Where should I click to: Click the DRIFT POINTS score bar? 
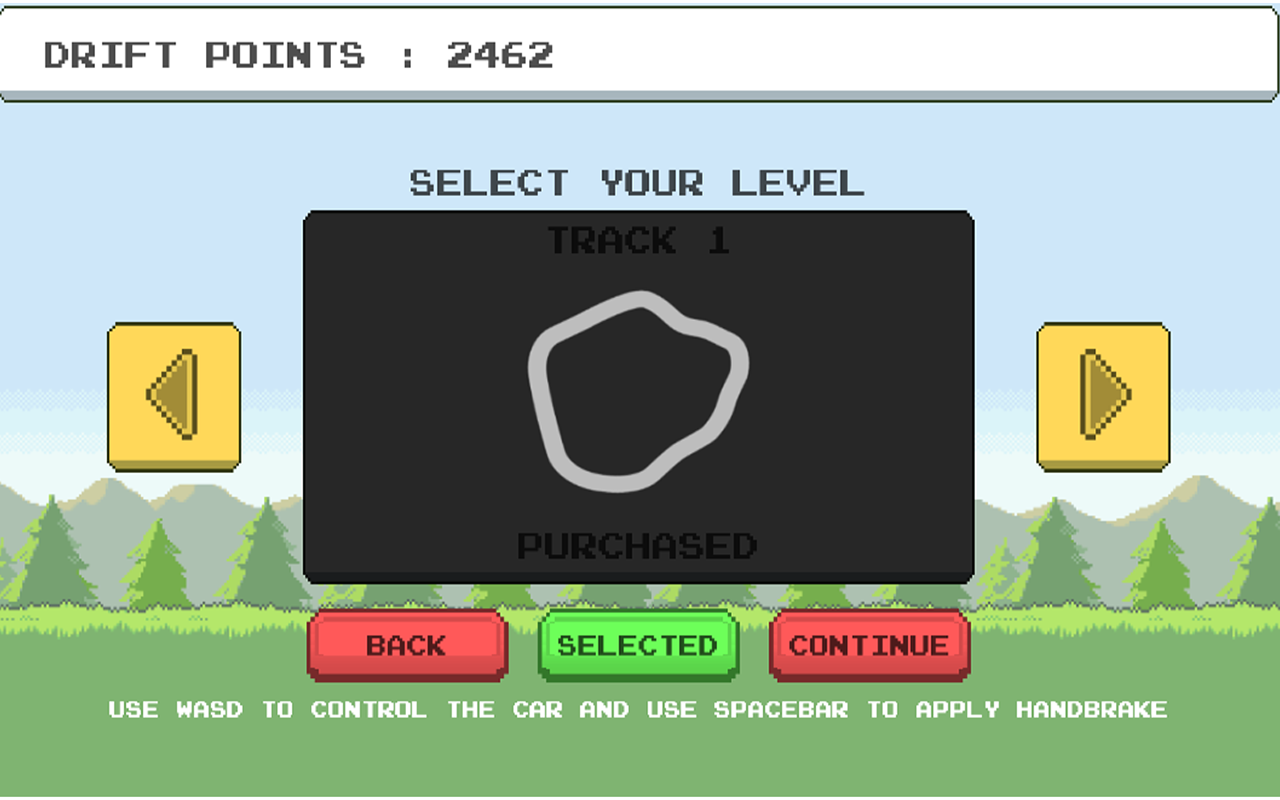tap(295, 55)
